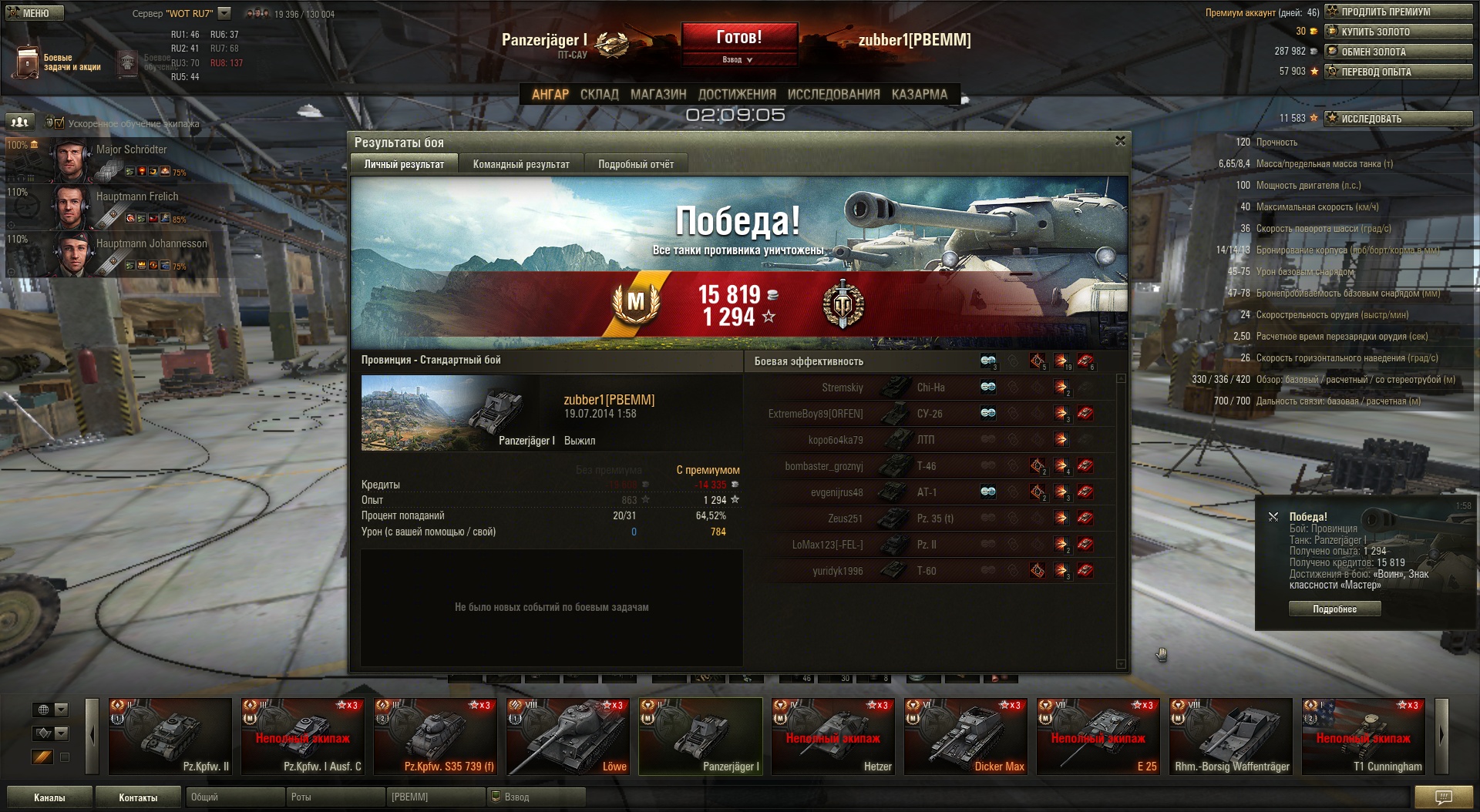Open the Контакты list
Viewport: 1480px width, 812px height.
click(138, 797)
